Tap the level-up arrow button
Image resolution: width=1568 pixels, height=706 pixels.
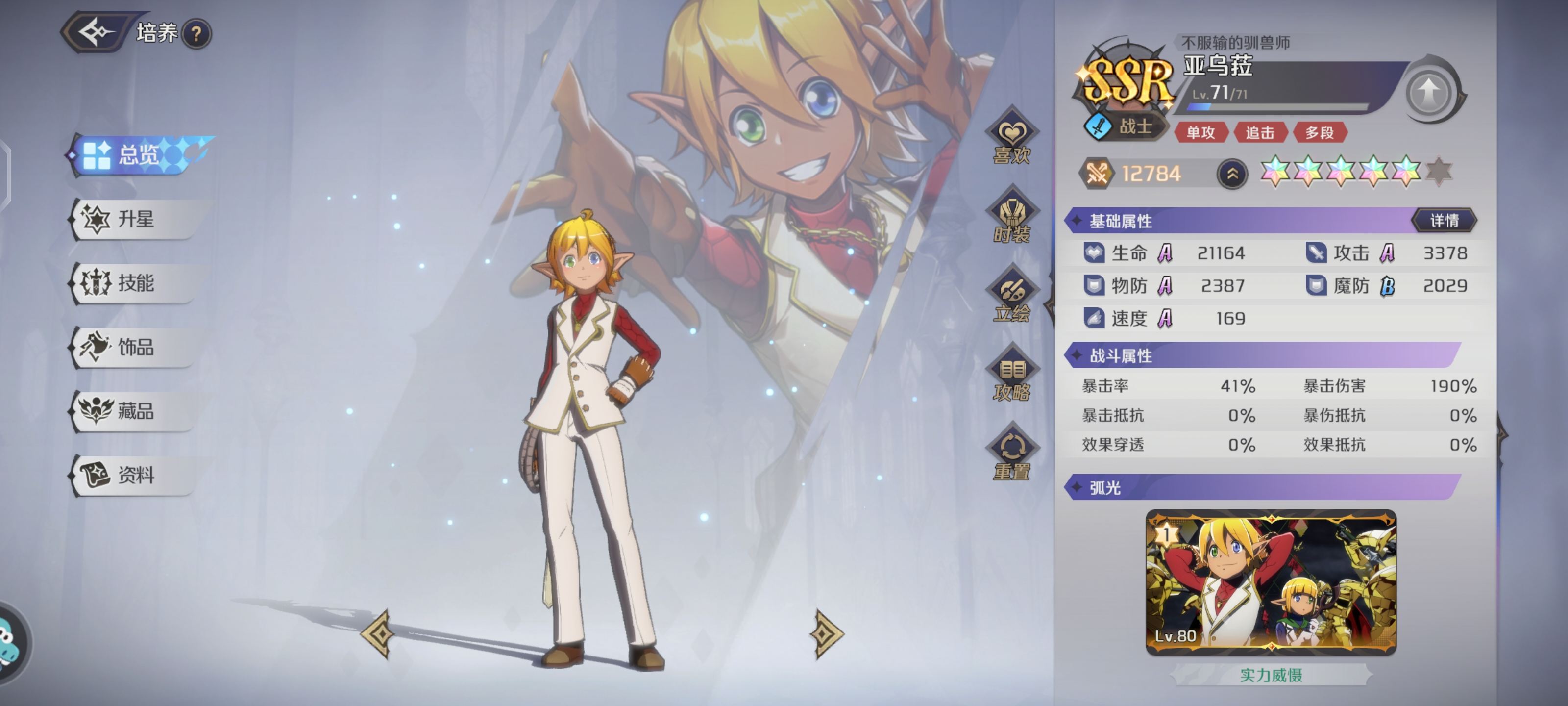coord(1429,93)
